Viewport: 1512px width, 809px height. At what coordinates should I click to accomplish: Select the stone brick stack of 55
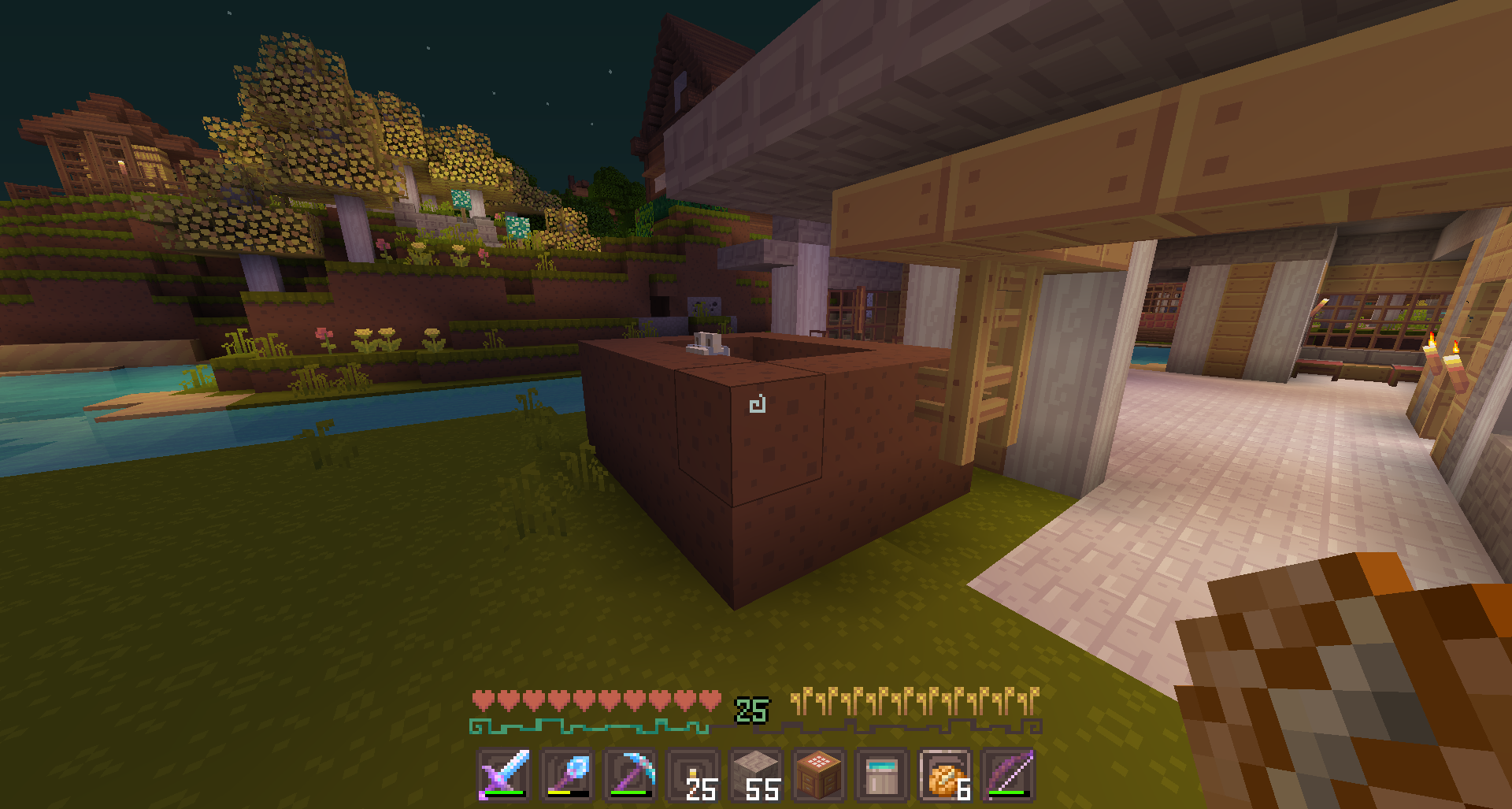tap(756, 774)
